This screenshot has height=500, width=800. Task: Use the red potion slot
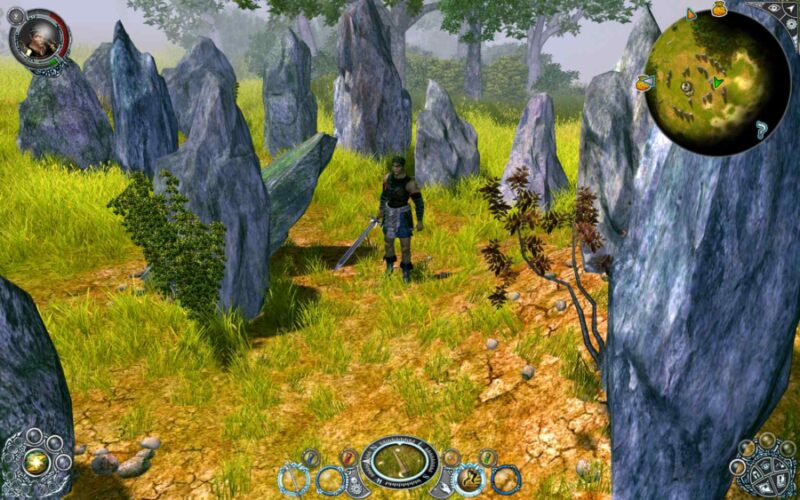pyautogui.click(x=349, y=458)
